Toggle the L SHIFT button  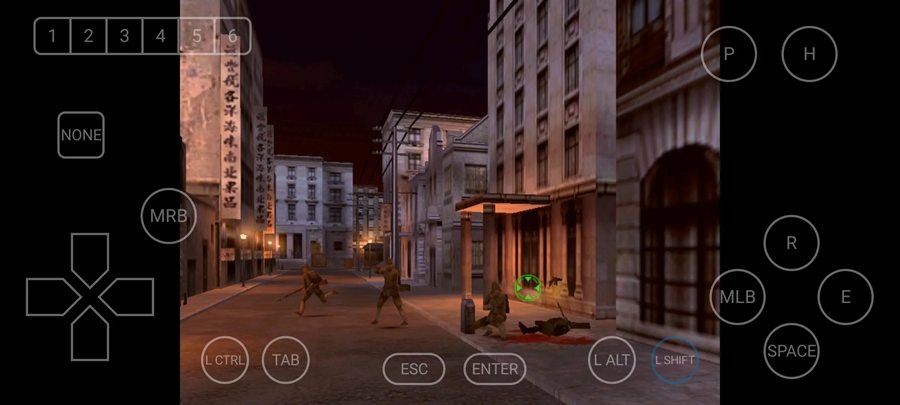(x=675, y=360)
